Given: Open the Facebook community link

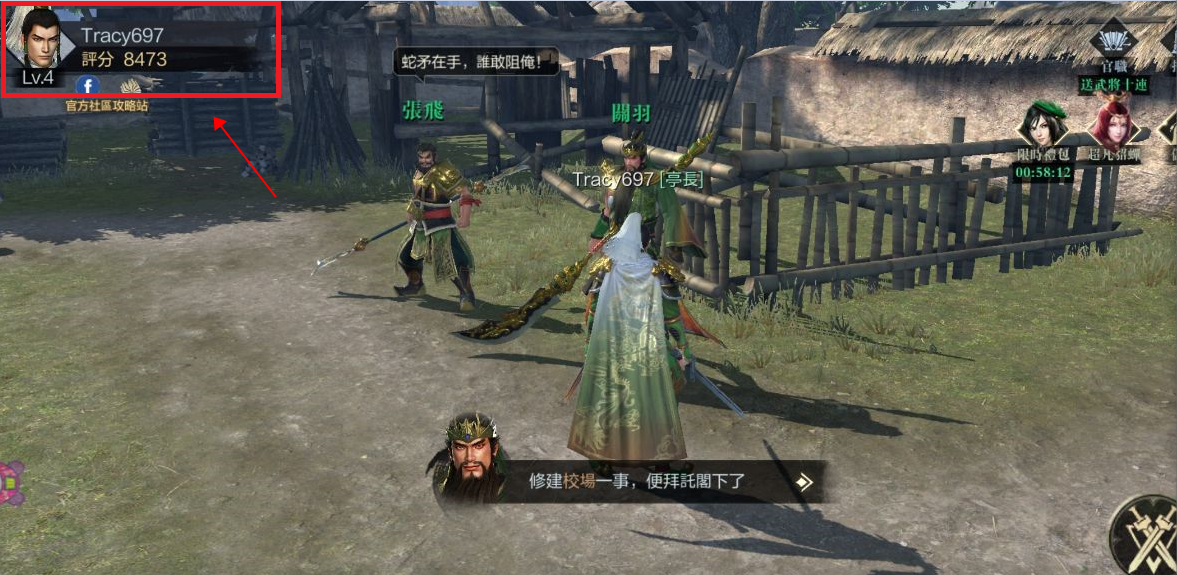Looking at the screenshot, I should click(88, 86).
